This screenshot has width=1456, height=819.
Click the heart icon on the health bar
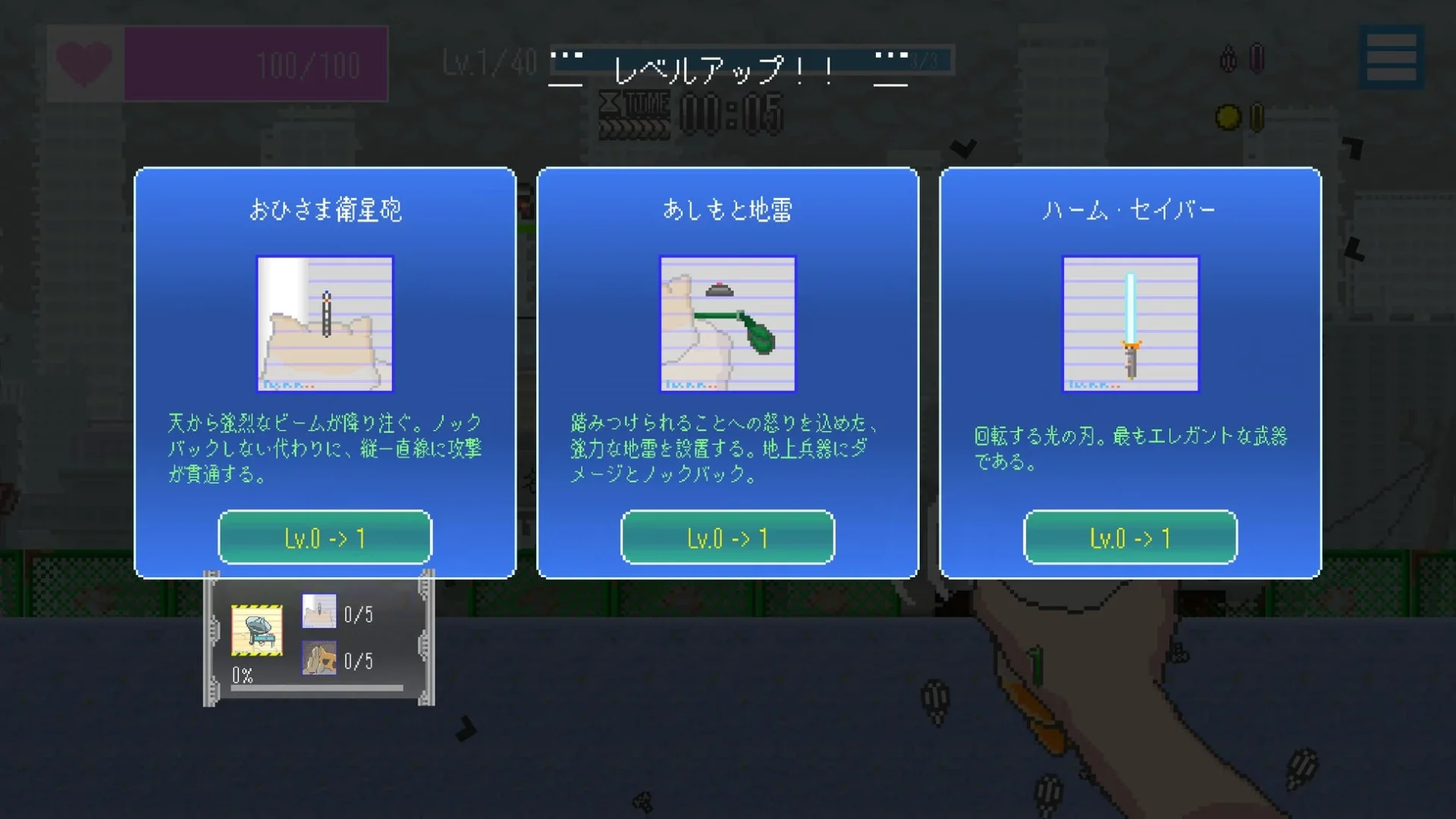click(x=83, y=63)
